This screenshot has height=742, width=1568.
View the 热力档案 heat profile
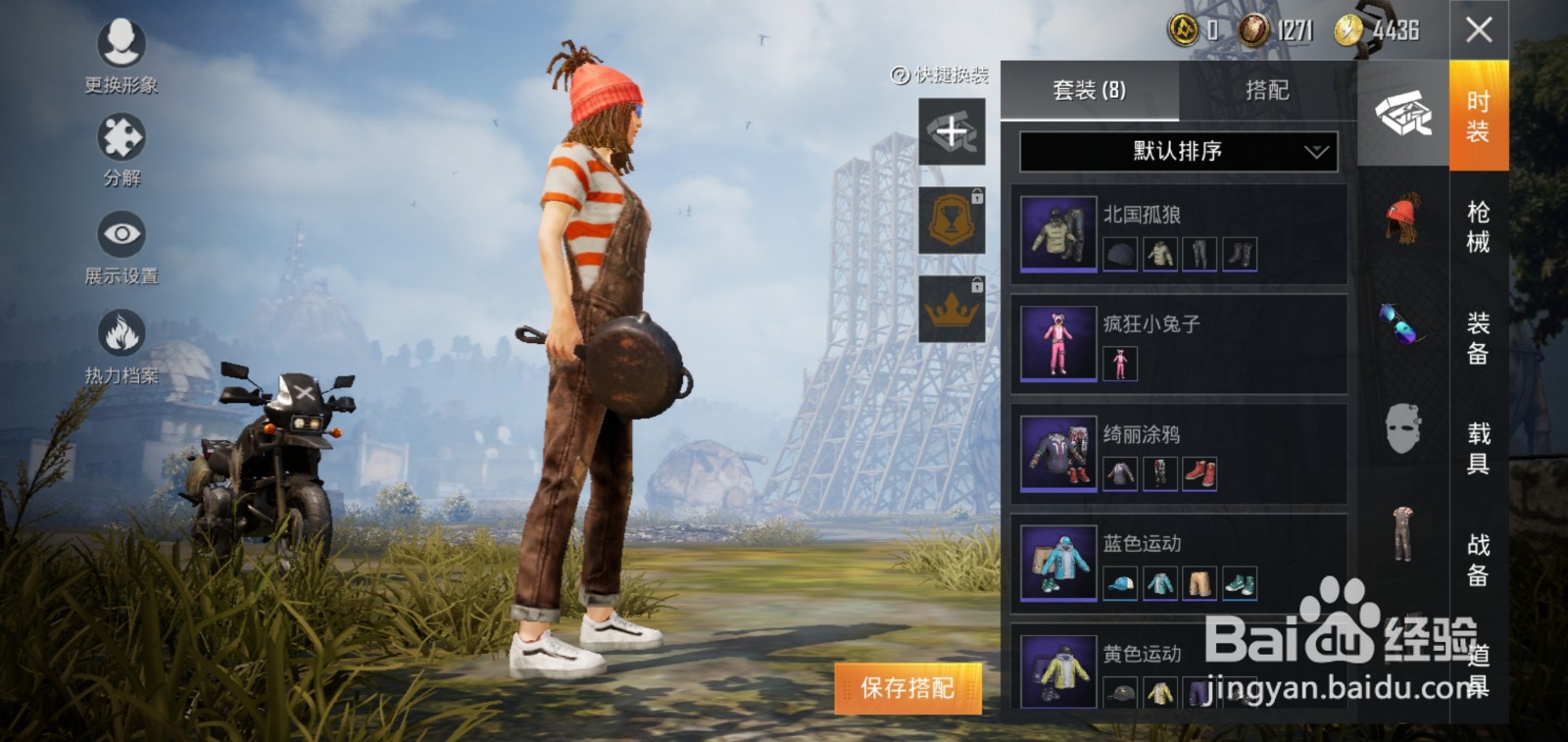point(120,333)
